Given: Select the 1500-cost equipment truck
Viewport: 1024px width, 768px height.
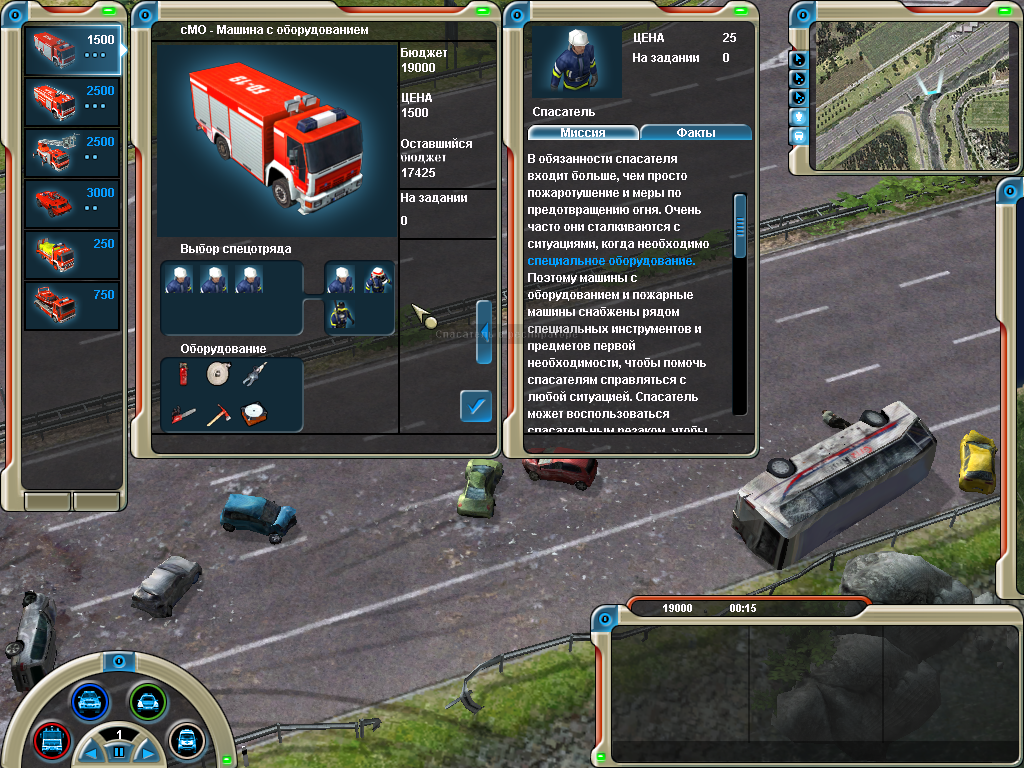Looking at the screenshot, I should point(73,49).
